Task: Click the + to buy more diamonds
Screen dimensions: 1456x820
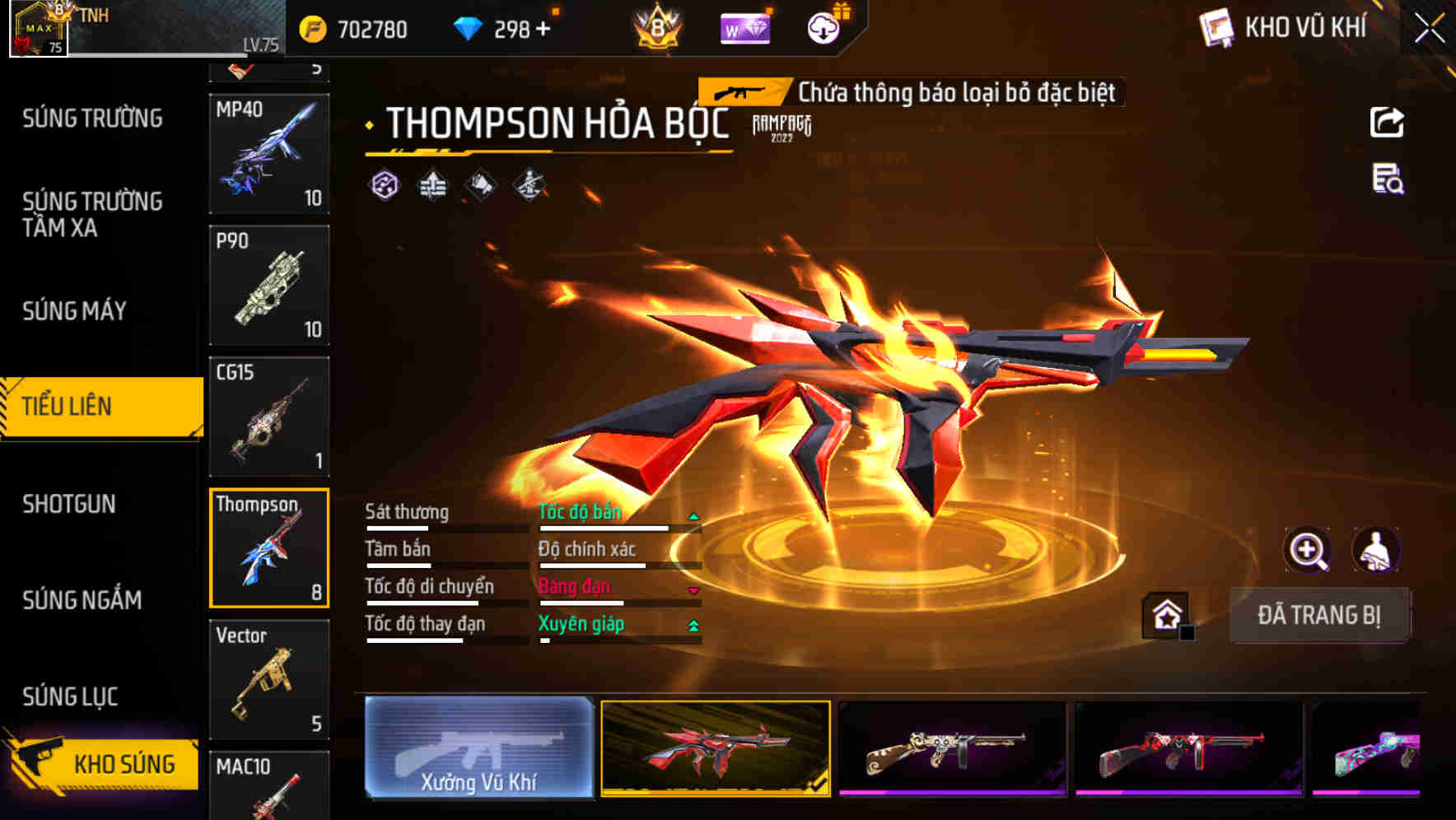Action: (x=543, y=29)
